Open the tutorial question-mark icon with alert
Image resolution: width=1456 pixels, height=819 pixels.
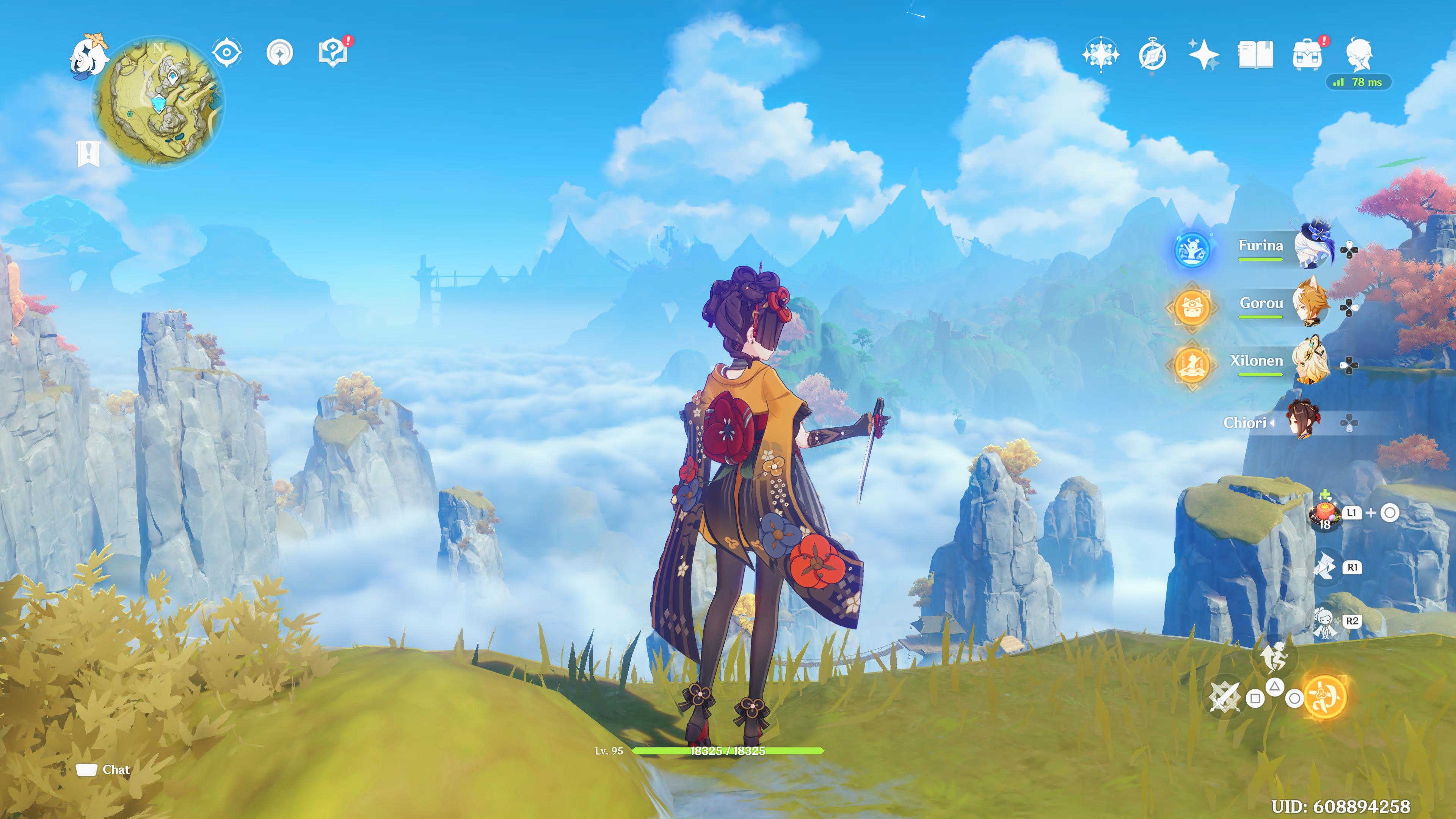334,53
